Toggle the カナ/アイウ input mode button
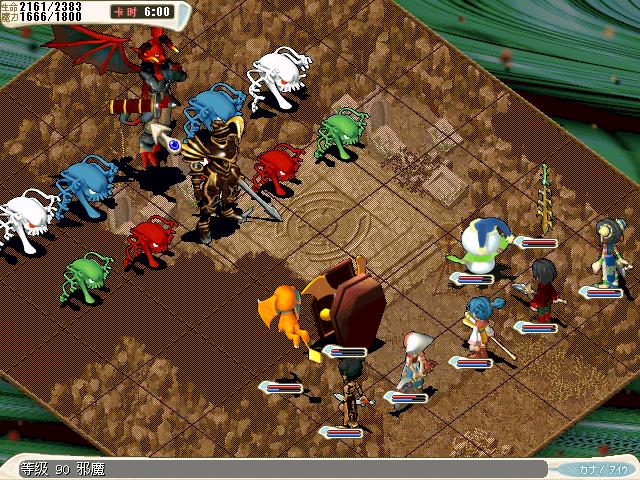 click(602, 468)
